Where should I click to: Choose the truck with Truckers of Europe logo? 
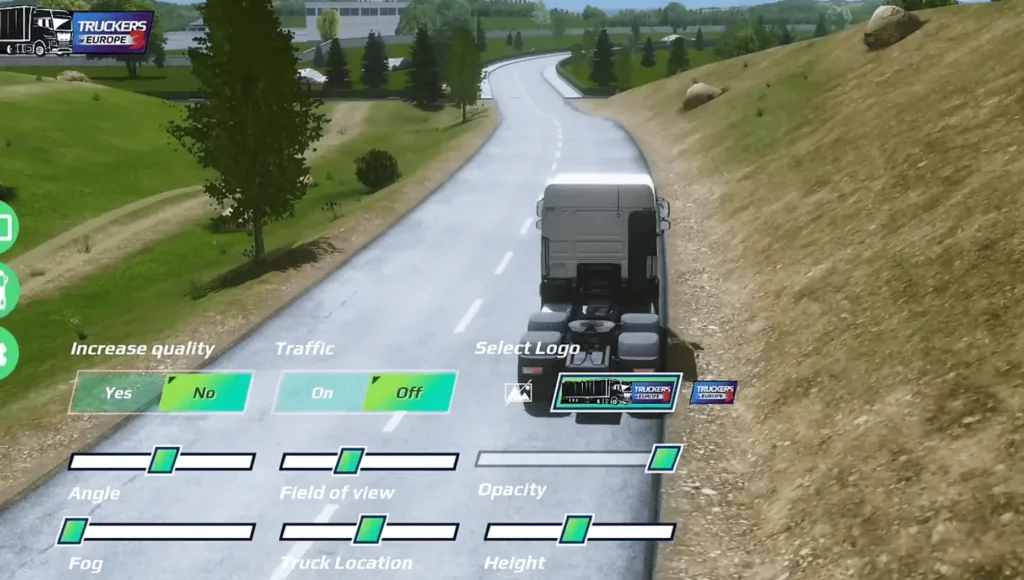tap(616, 393)
